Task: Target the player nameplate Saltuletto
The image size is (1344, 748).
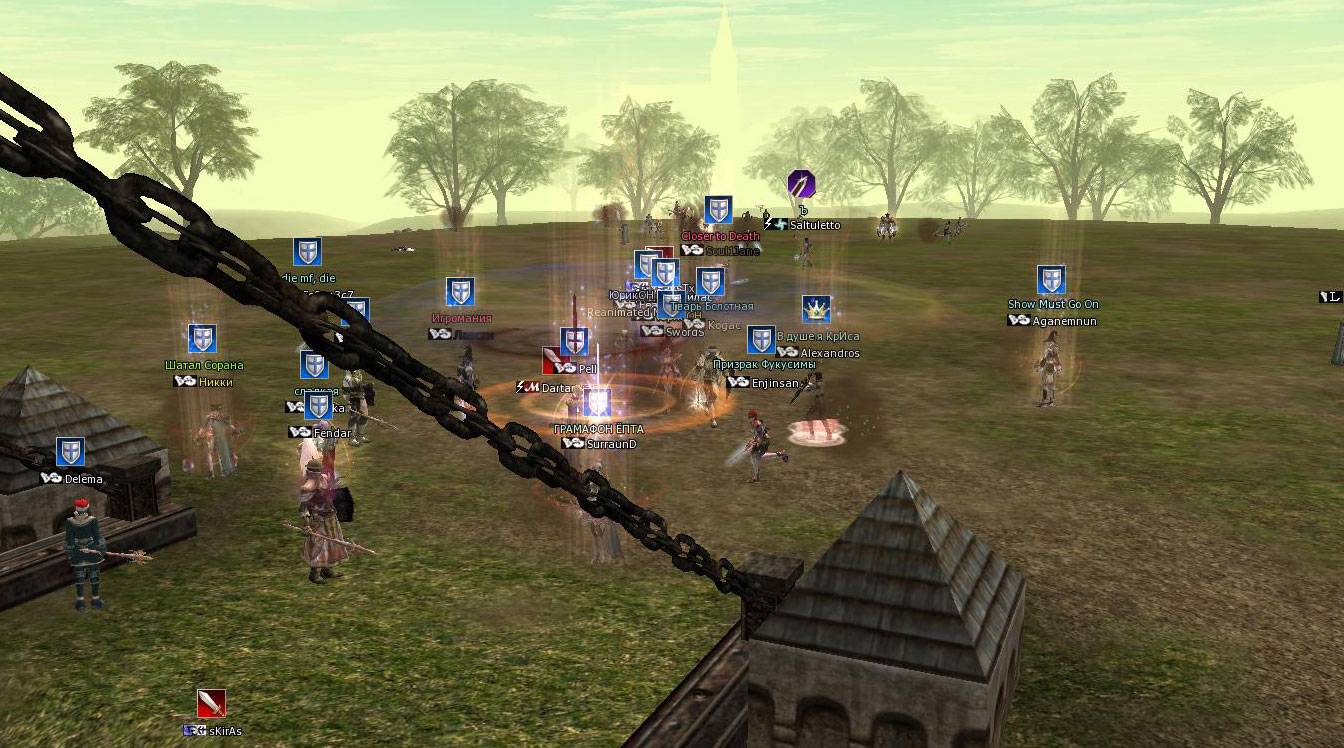Action: [815, 226]
